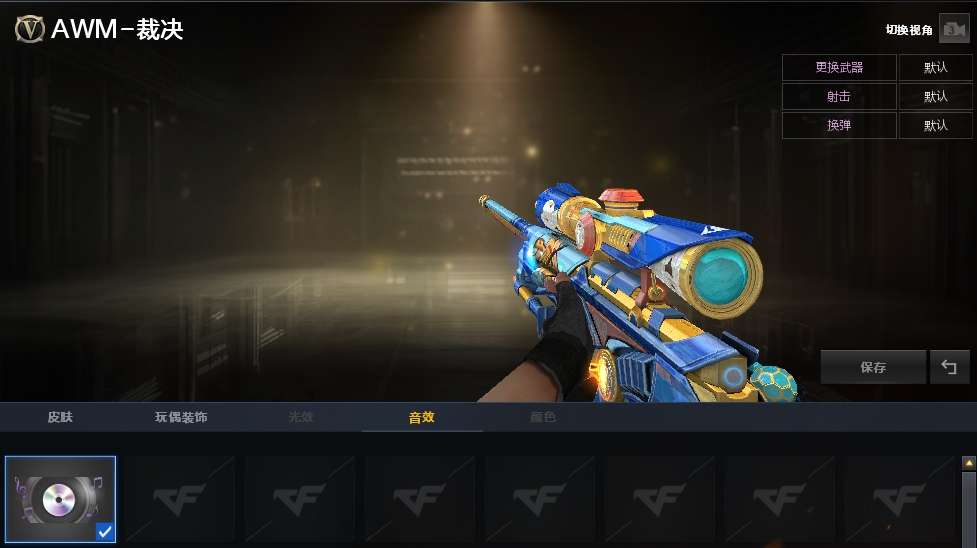
Task: Open the 射击 sound dropdown
Action: click(x=935, y=97)
